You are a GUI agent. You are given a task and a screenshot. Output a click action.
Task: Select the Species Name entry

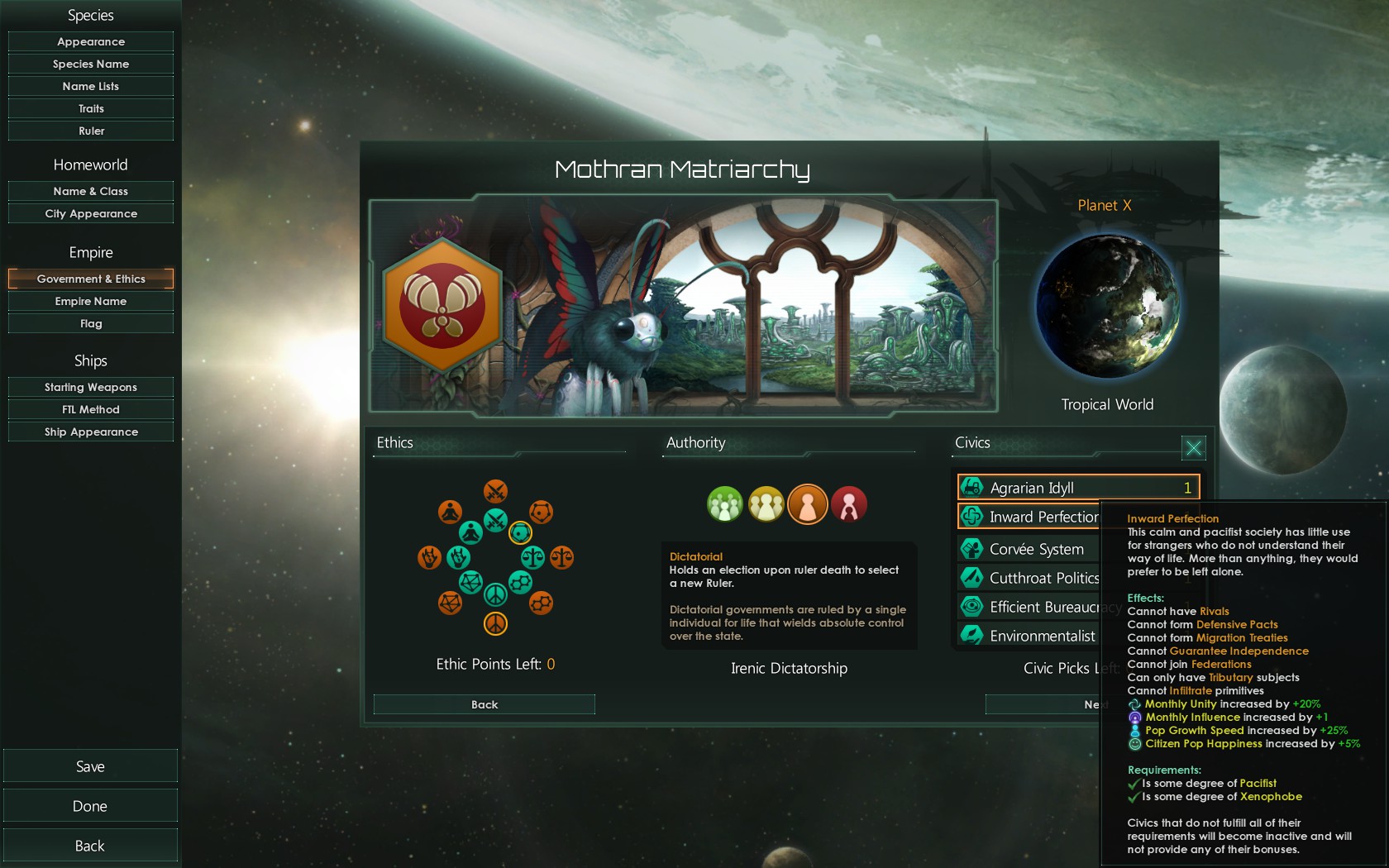click(91, 64)
